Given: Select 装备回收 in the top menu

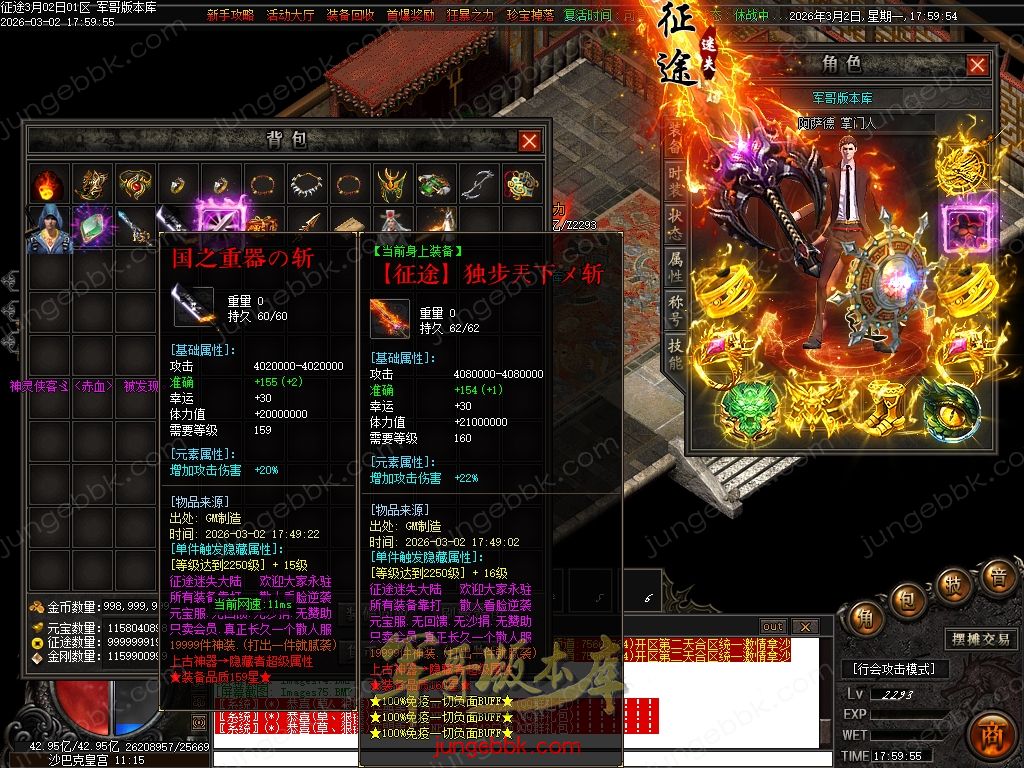Looking at the screenshot, I should tap(351, 16).
